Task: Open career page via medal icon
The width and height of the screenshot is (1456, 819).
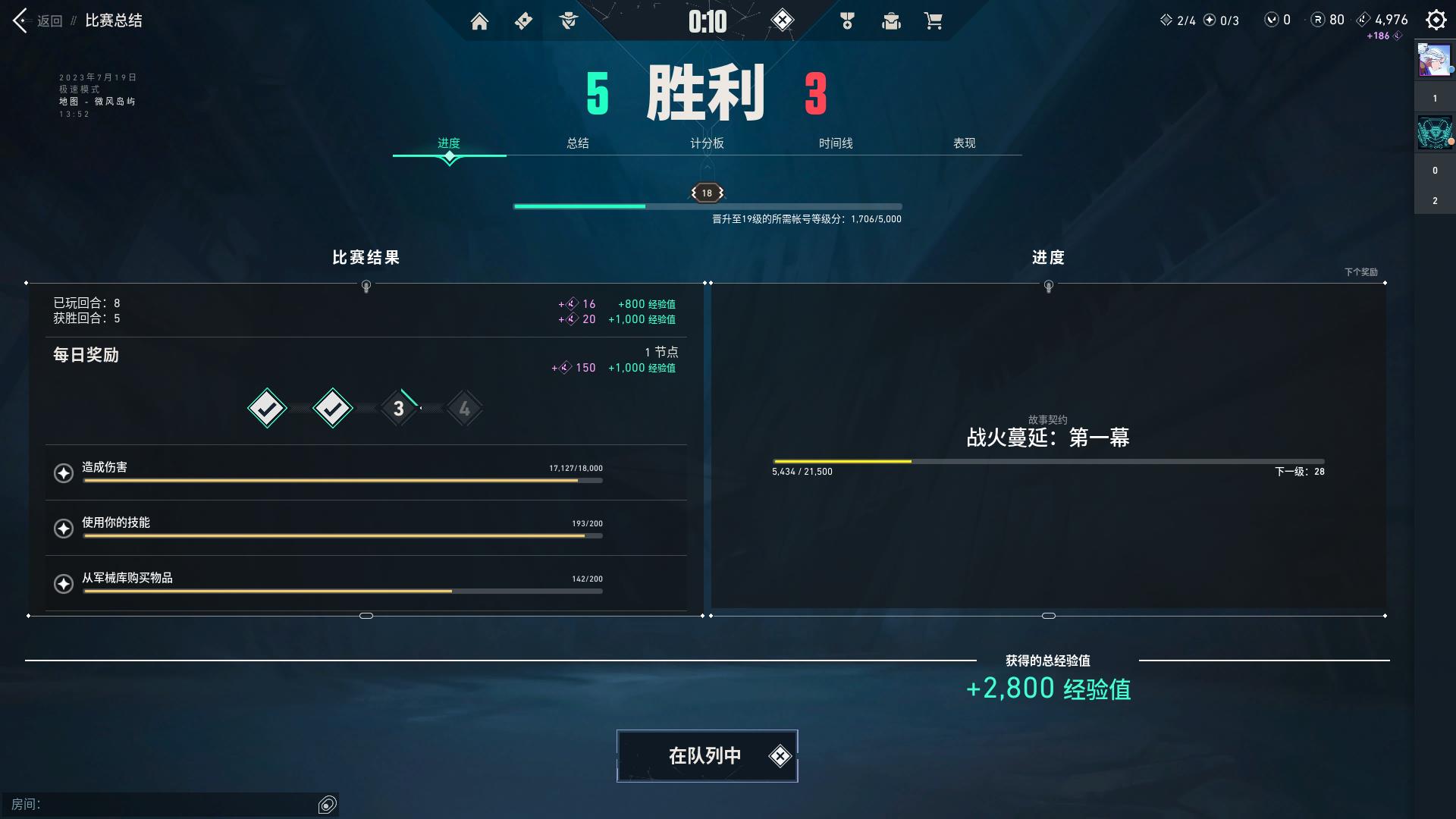Action: pos(847,21)
